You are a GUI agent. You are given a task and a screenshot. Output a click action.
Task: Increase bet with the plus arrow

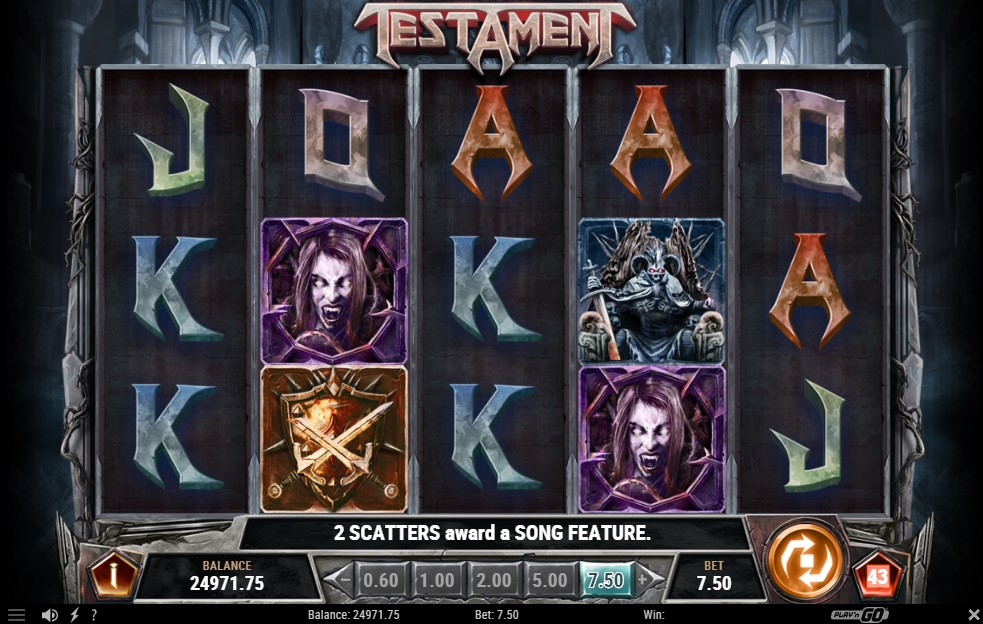643,579
